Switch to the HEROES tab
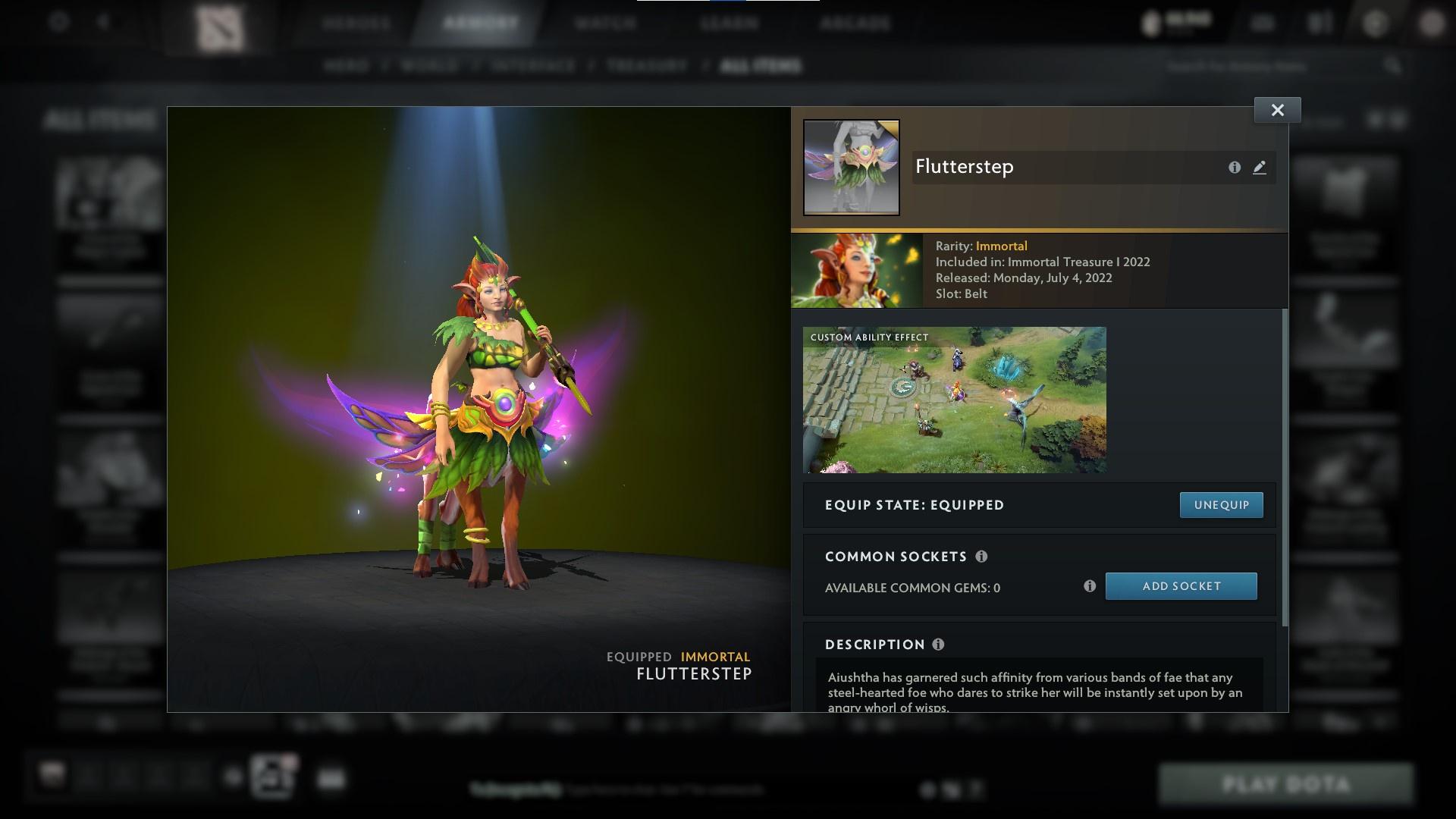Viewport: 1456px width, 819px height. [356, 23]
